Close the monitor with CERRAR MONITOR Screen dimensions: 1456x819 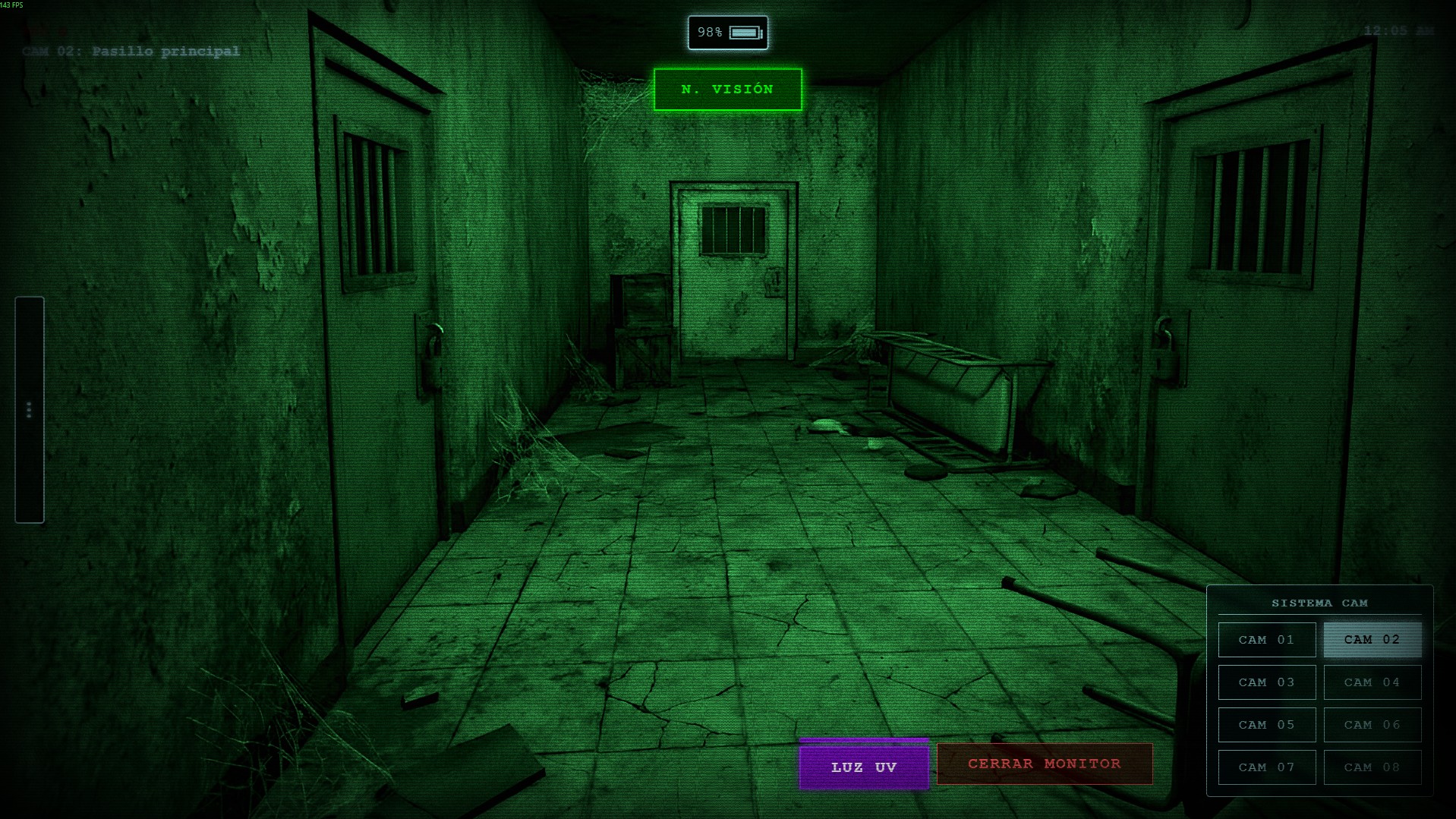1045,764
